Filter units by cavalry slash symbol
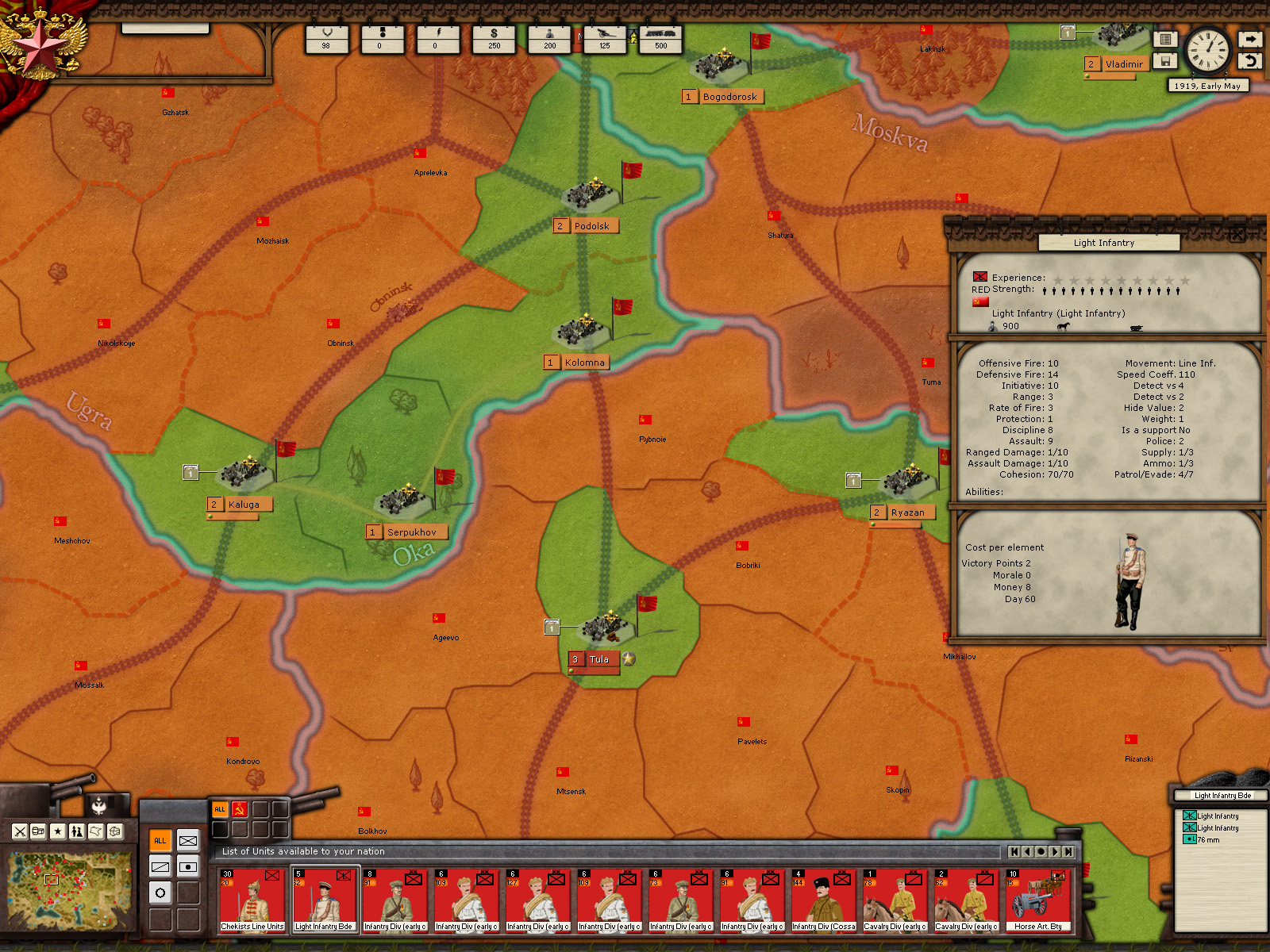Screen dimensions: 1270x952 coord(160,867)
